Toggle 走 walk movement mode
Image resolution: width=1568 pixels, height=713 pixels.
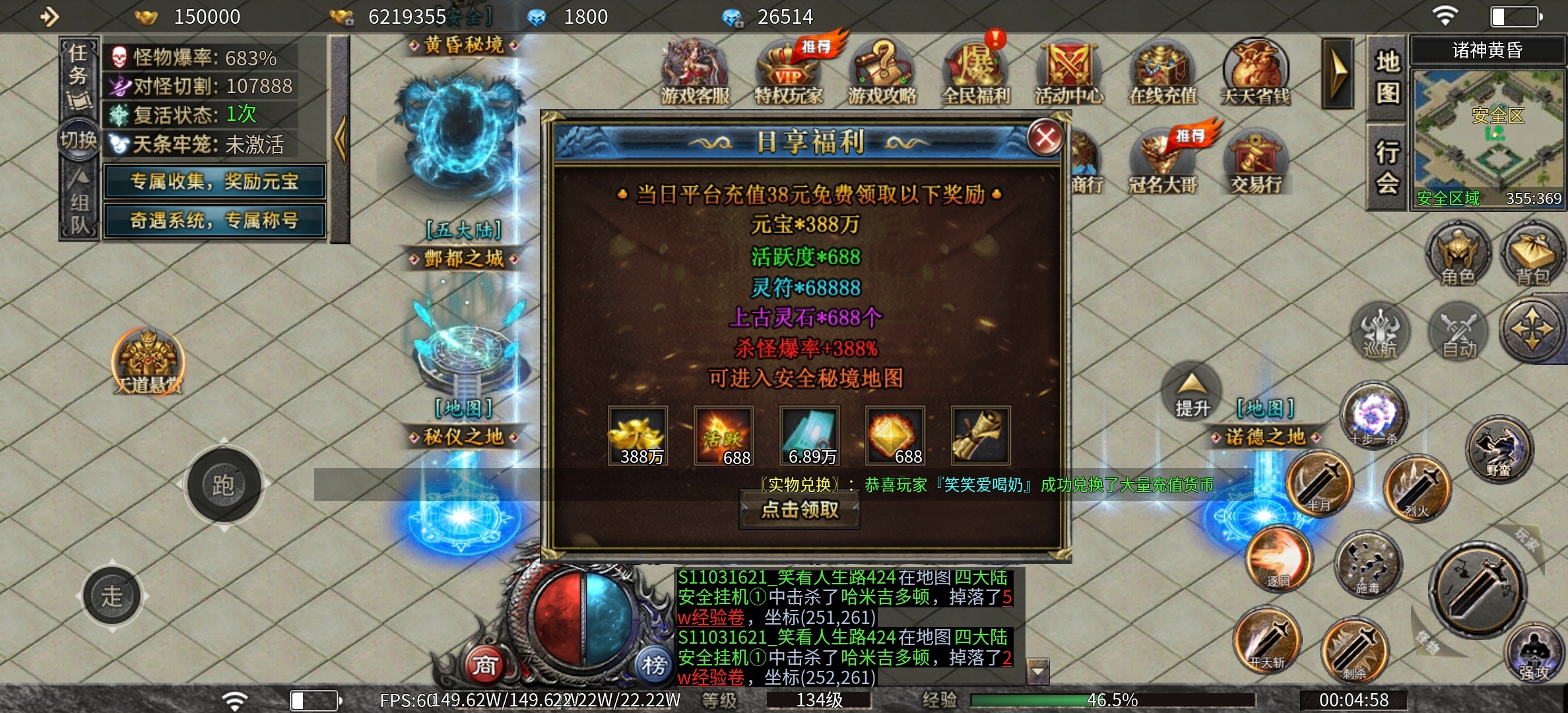point(112,594)
